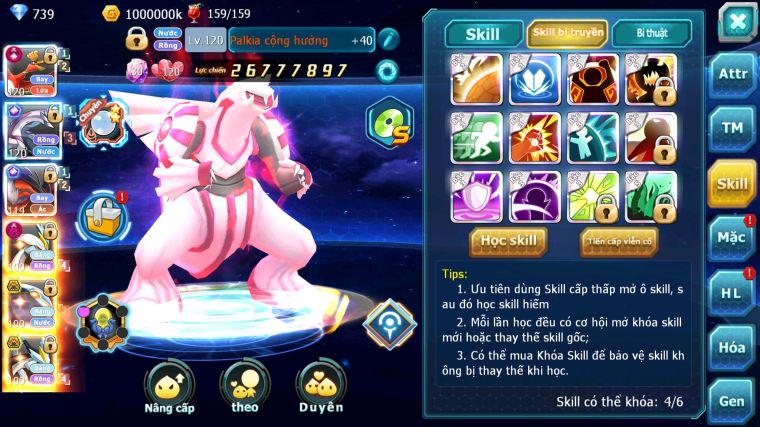Image resolution: width=760 pixels, height=427 pixels.
Task: Choose the theo follow button
Action: [245, 386]
